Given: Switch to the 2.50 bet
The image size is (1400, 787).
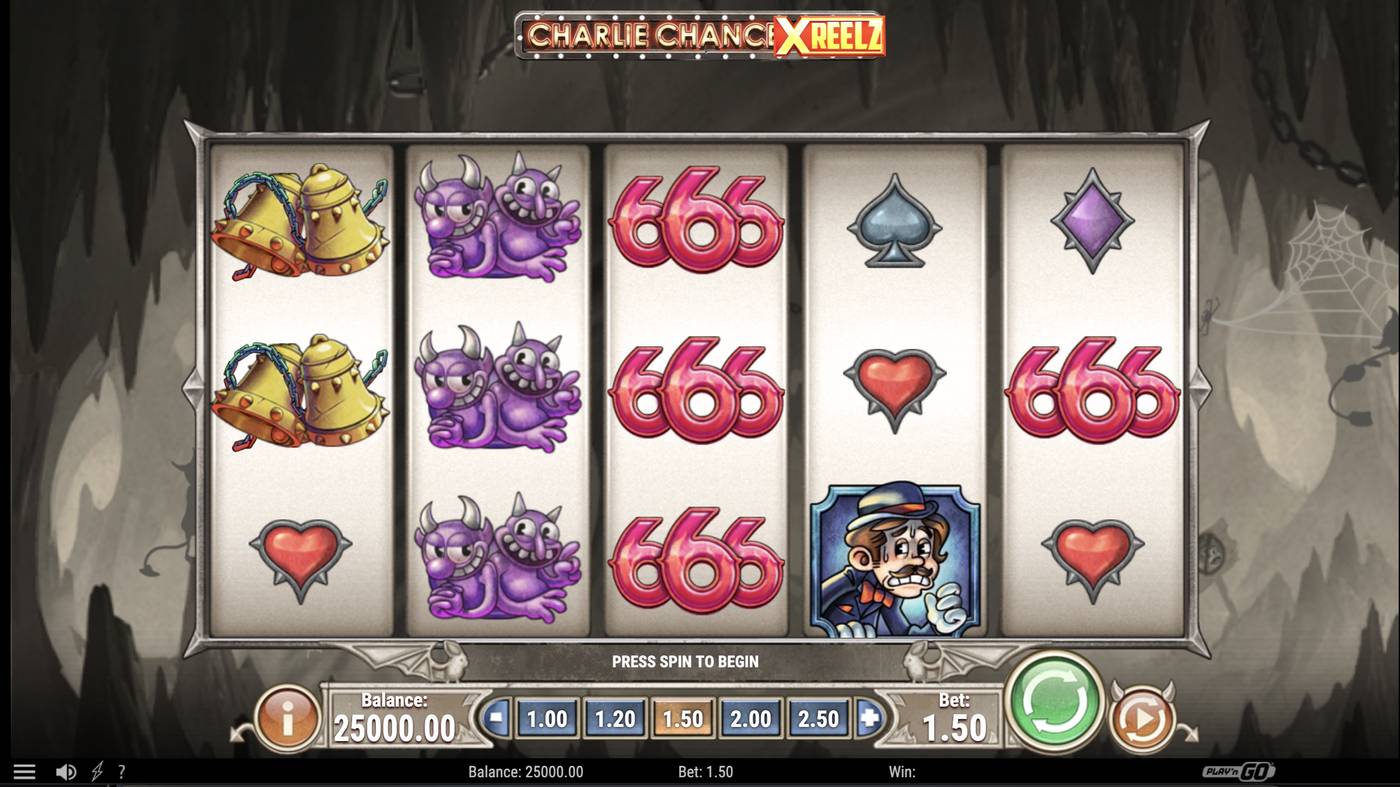Looking at the screenshot, I should (818, 718).
